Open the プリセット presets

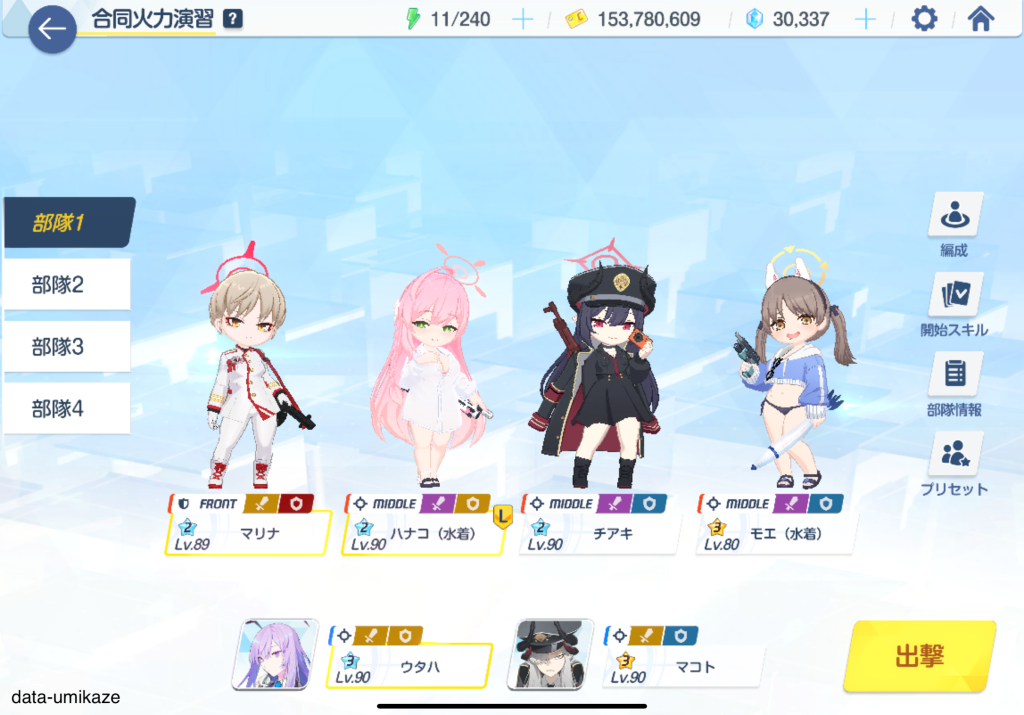coord(954,464)
